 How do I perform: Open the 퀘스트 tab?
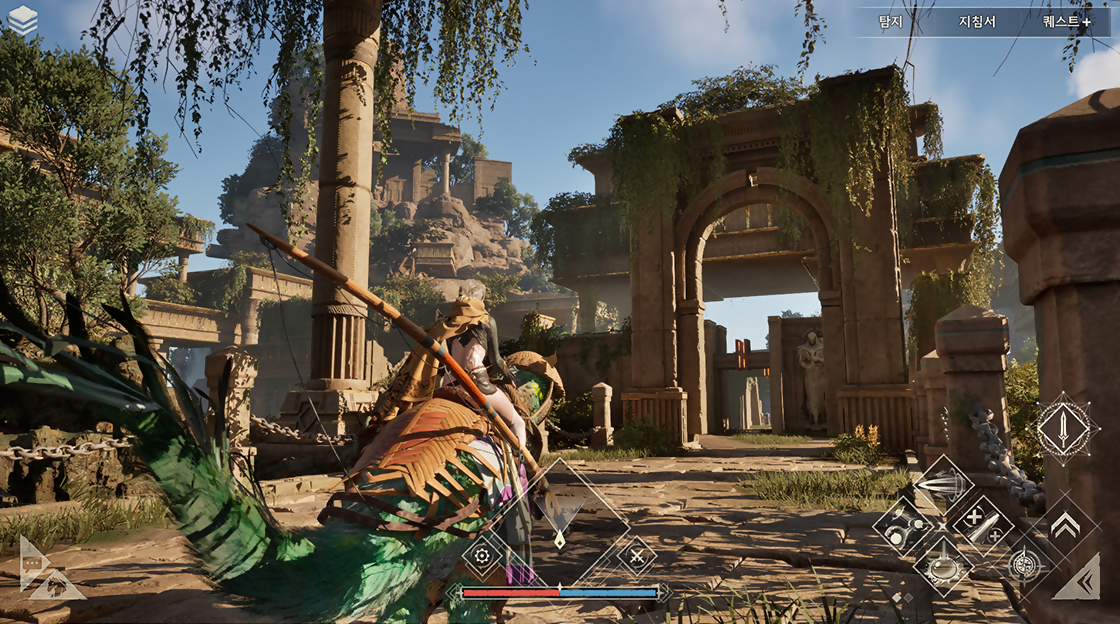coord(1066,21)
